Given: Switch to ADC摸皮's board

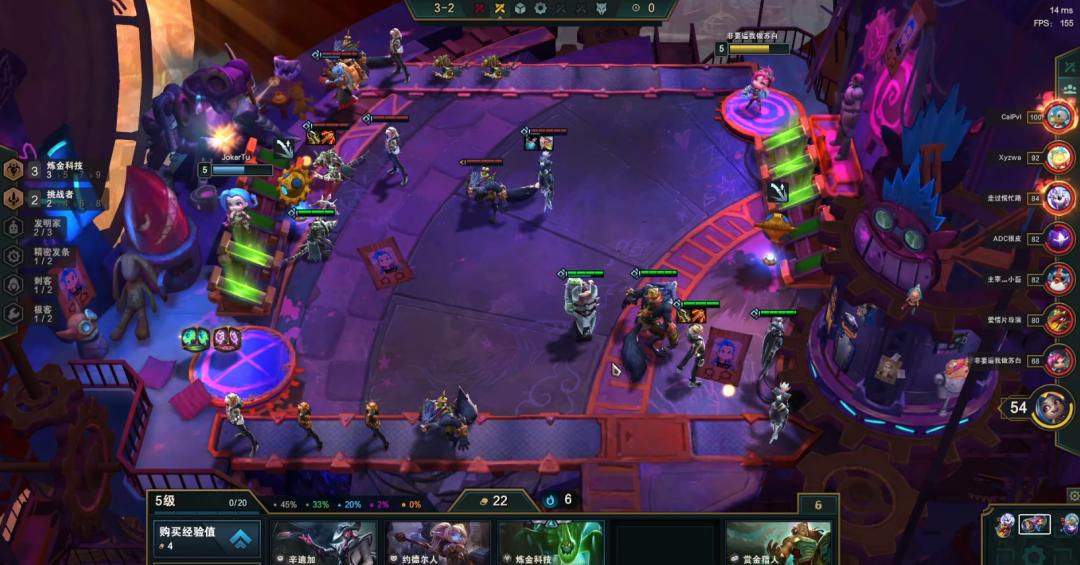Looking at the screenshot, I should pos(1057,239).
